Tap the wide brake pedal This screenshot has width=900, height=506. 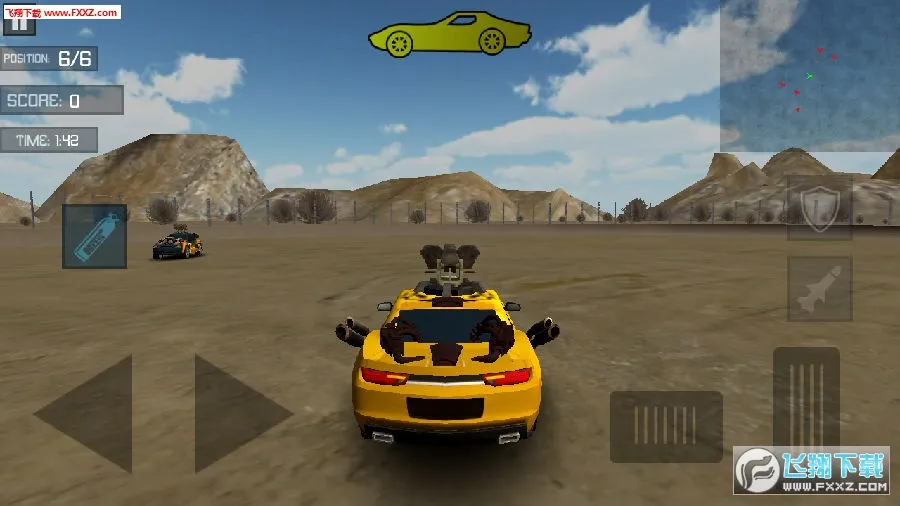click(666, 426)
